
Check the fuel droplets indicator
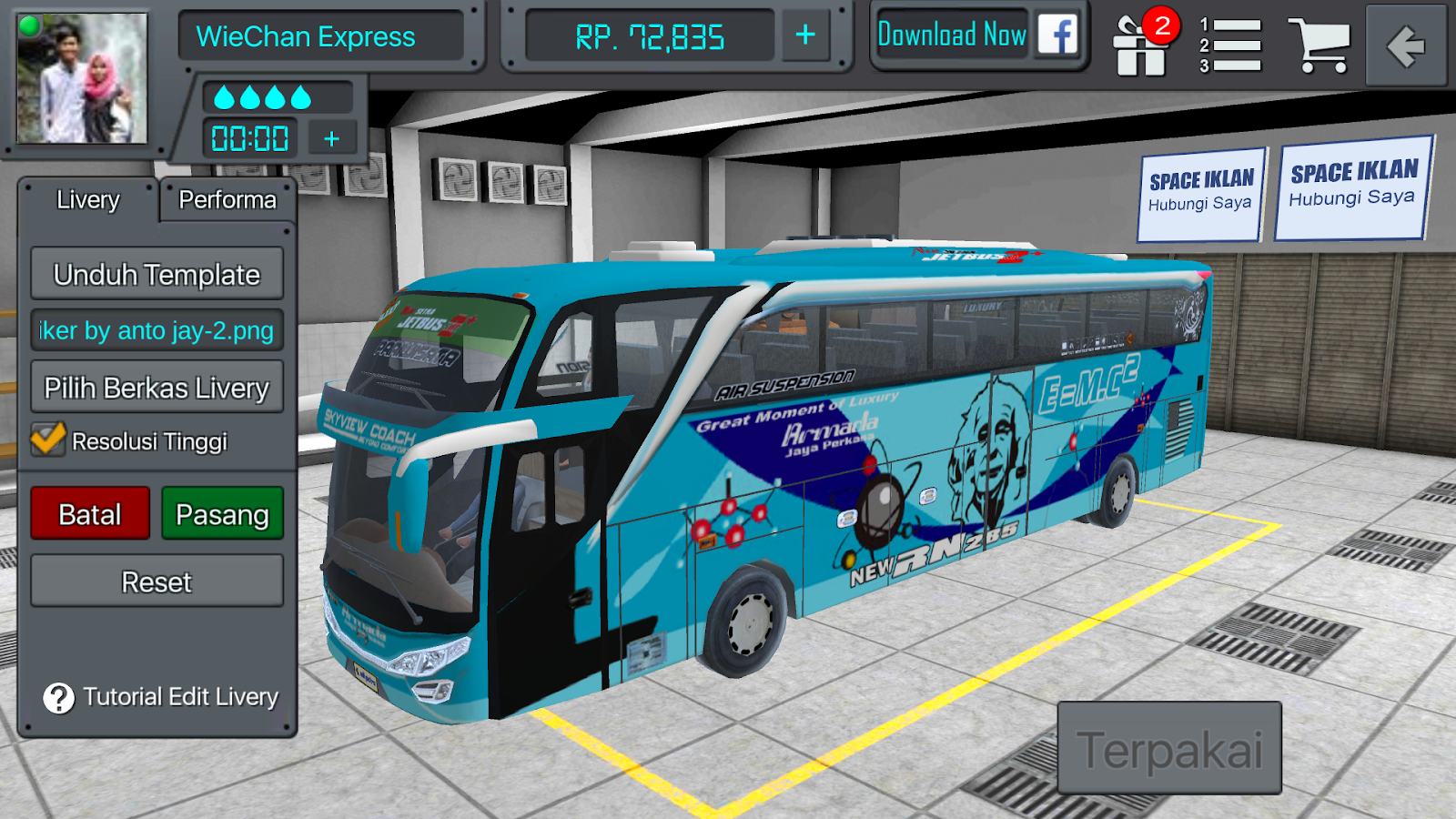264,95
